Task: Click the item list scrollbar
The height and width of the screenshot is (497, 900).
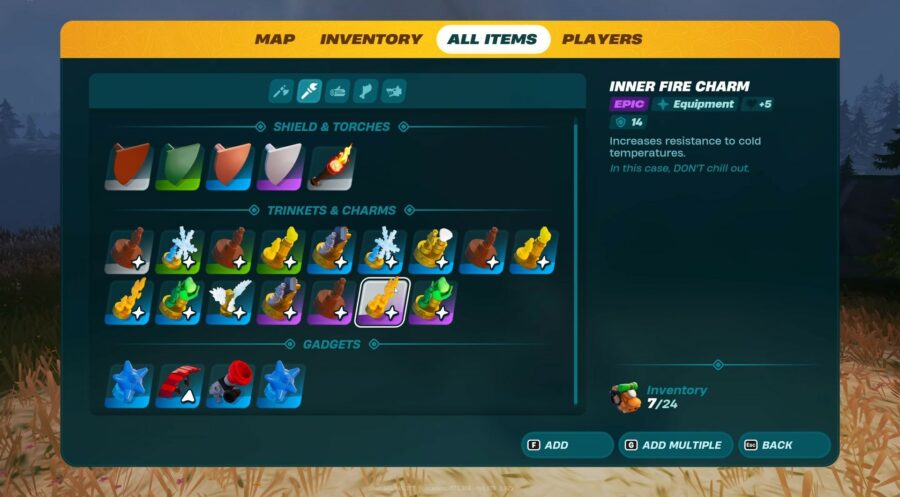Action: coord(575,262)
